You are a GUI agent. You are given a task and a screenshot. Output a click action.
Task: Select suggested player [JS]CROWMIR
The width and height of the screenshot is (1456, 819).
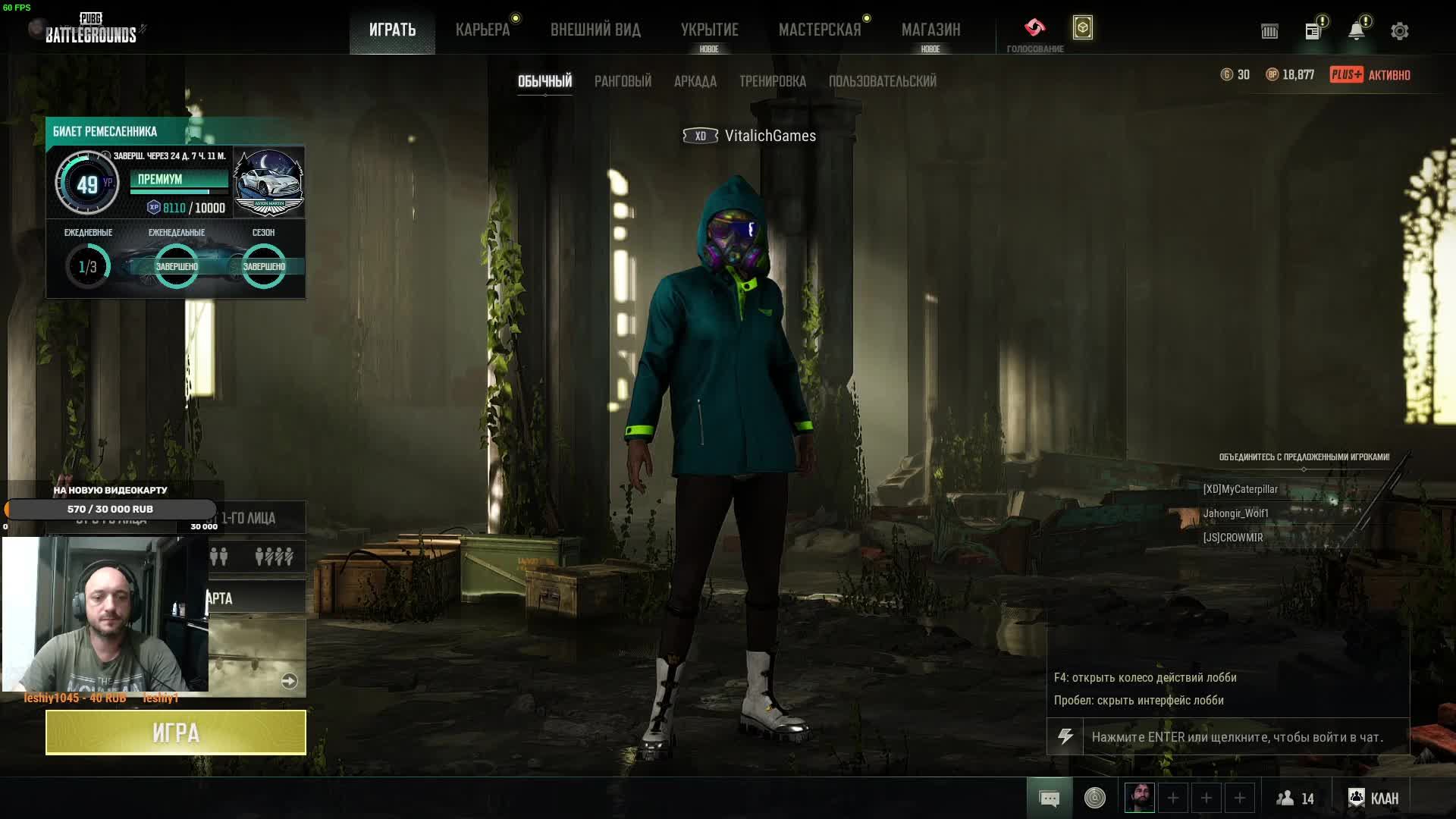click(1233, 538)
